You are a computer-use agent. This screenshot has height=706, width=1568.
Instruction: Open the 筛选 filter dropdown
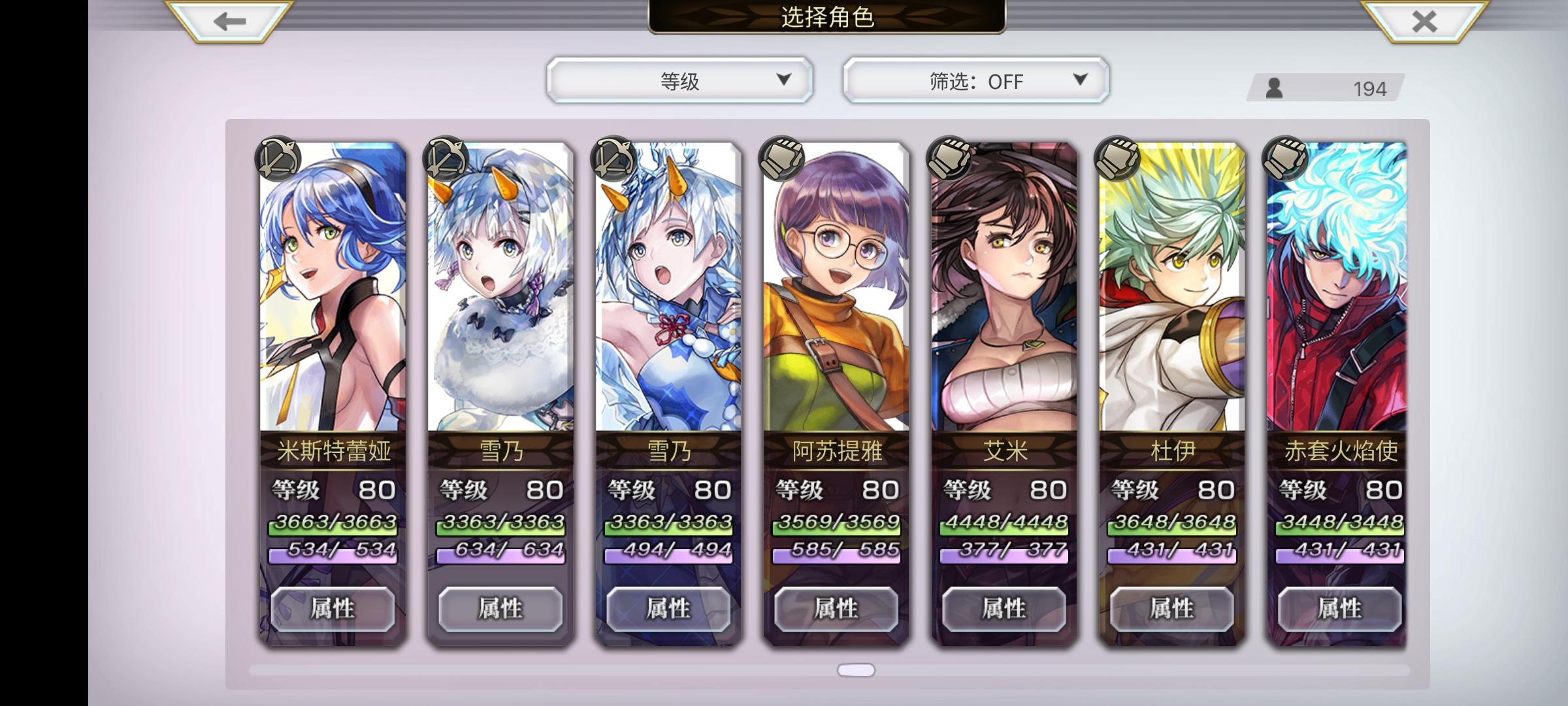coord(975,81)
